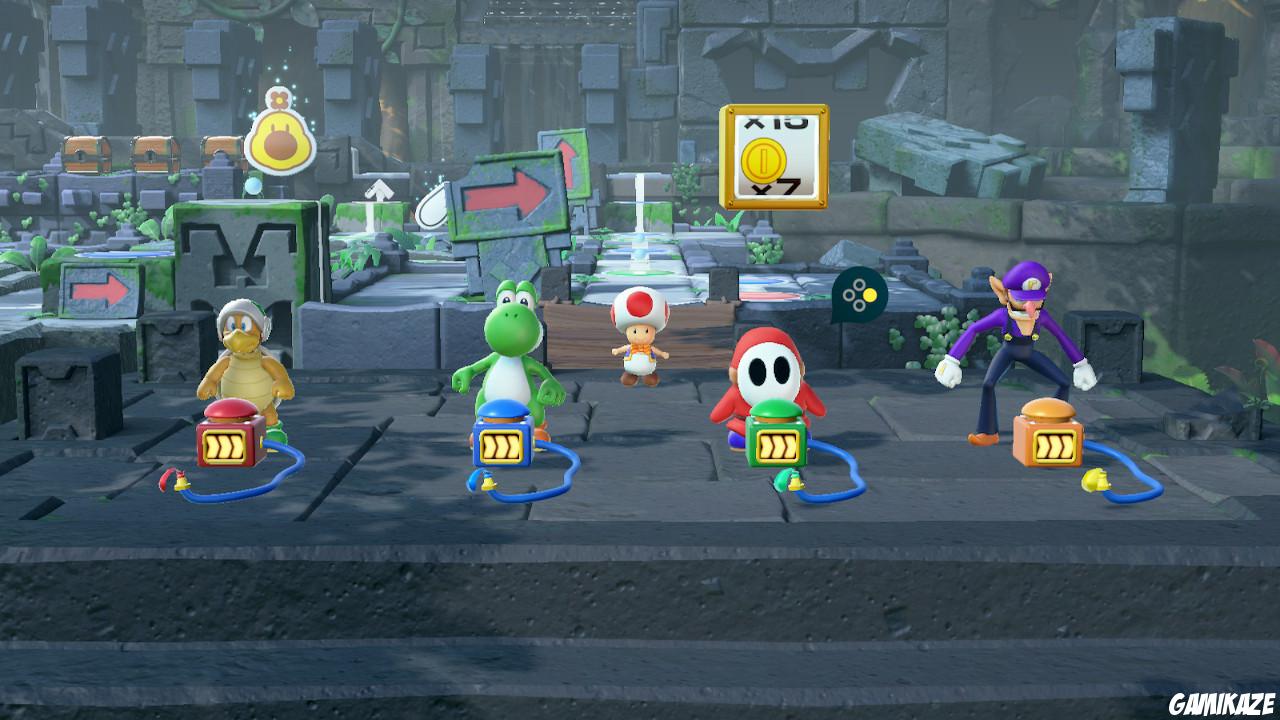
Task: Open the leftmost treasure chest
Action: coord(86,156)
